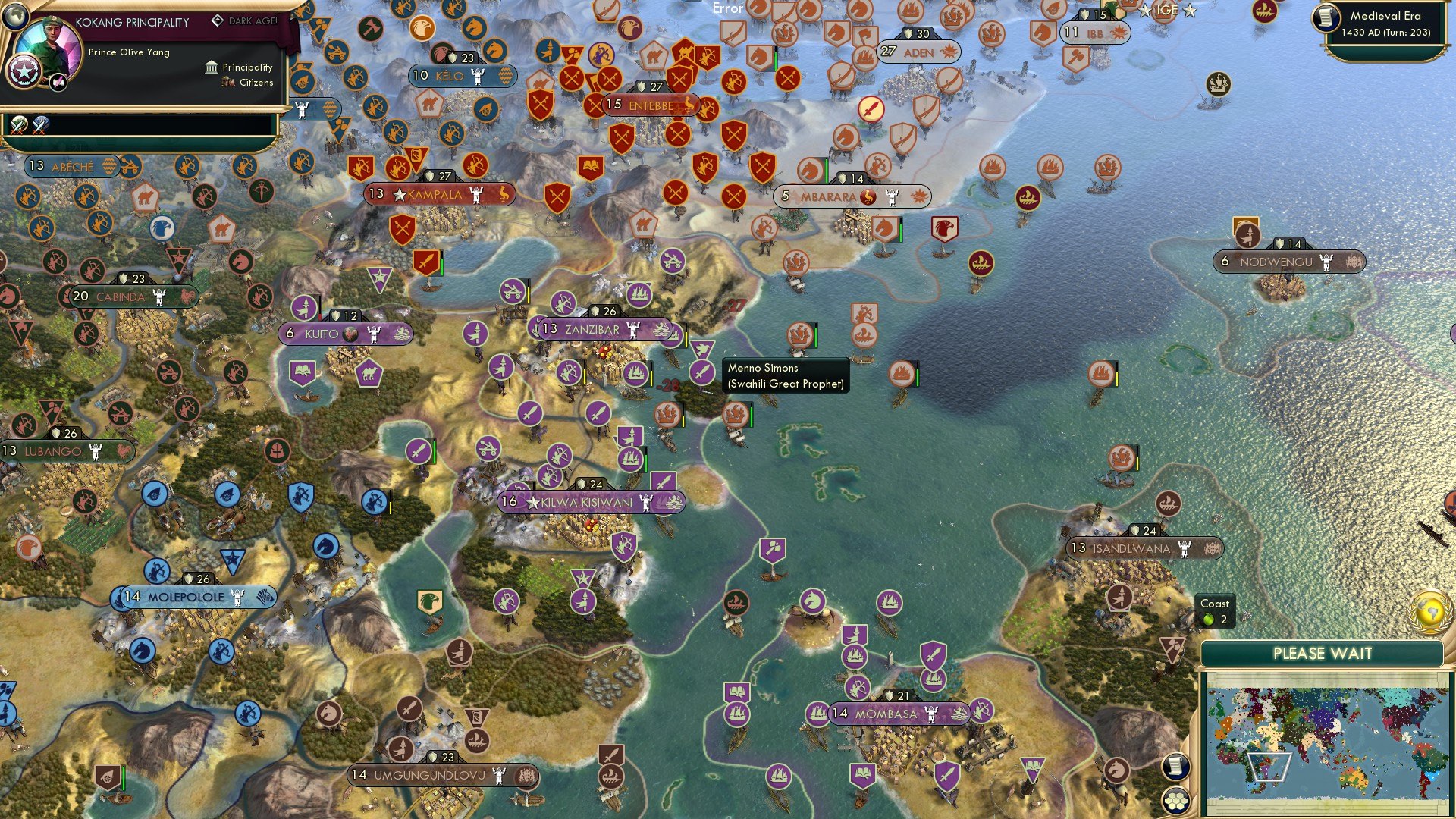Screen dimensions: 1456x819
Task: Click the Principality government icon
Action: [x=211, y=67]
